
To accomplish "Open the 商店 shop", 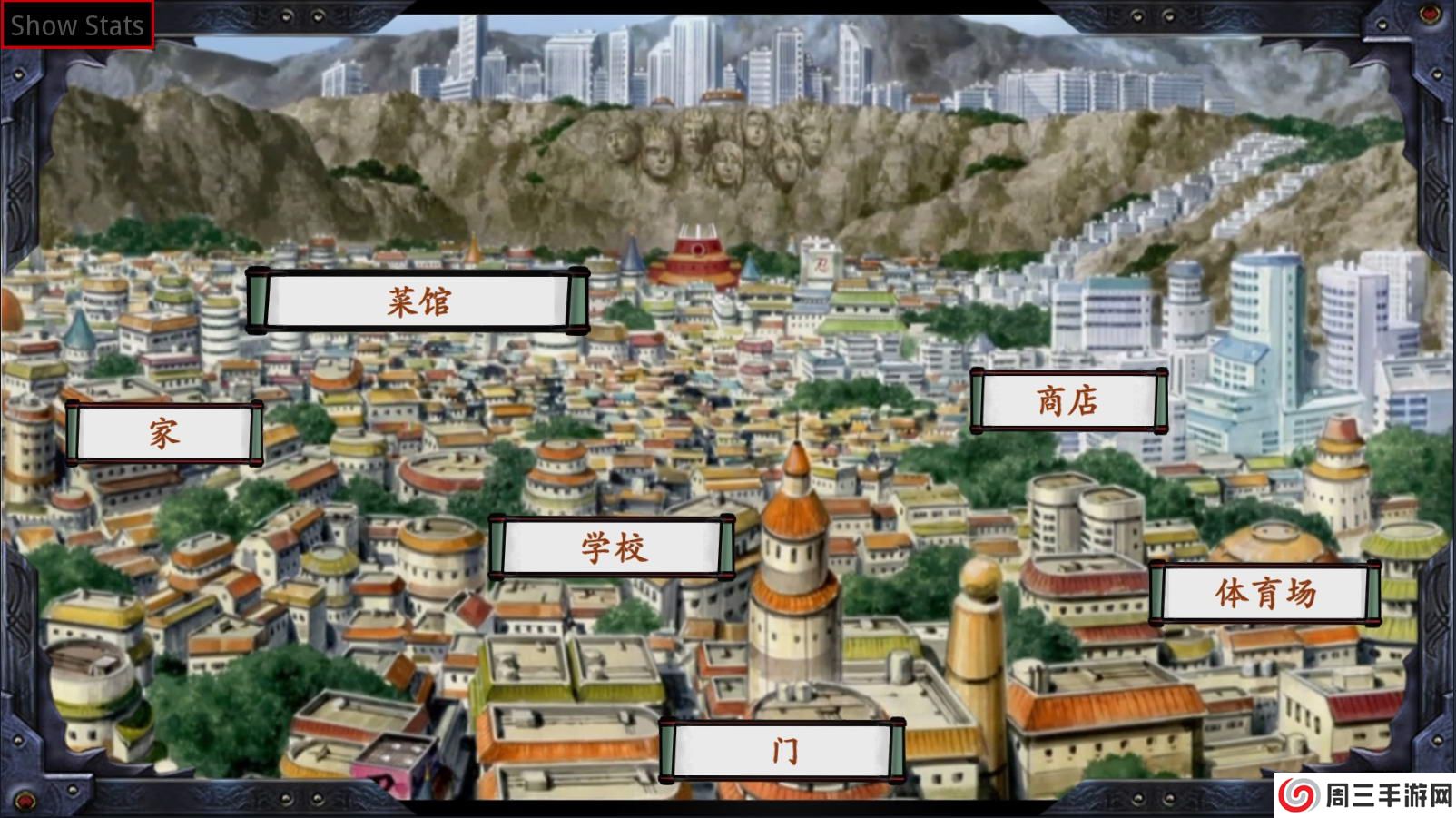I will (1068, 400).
